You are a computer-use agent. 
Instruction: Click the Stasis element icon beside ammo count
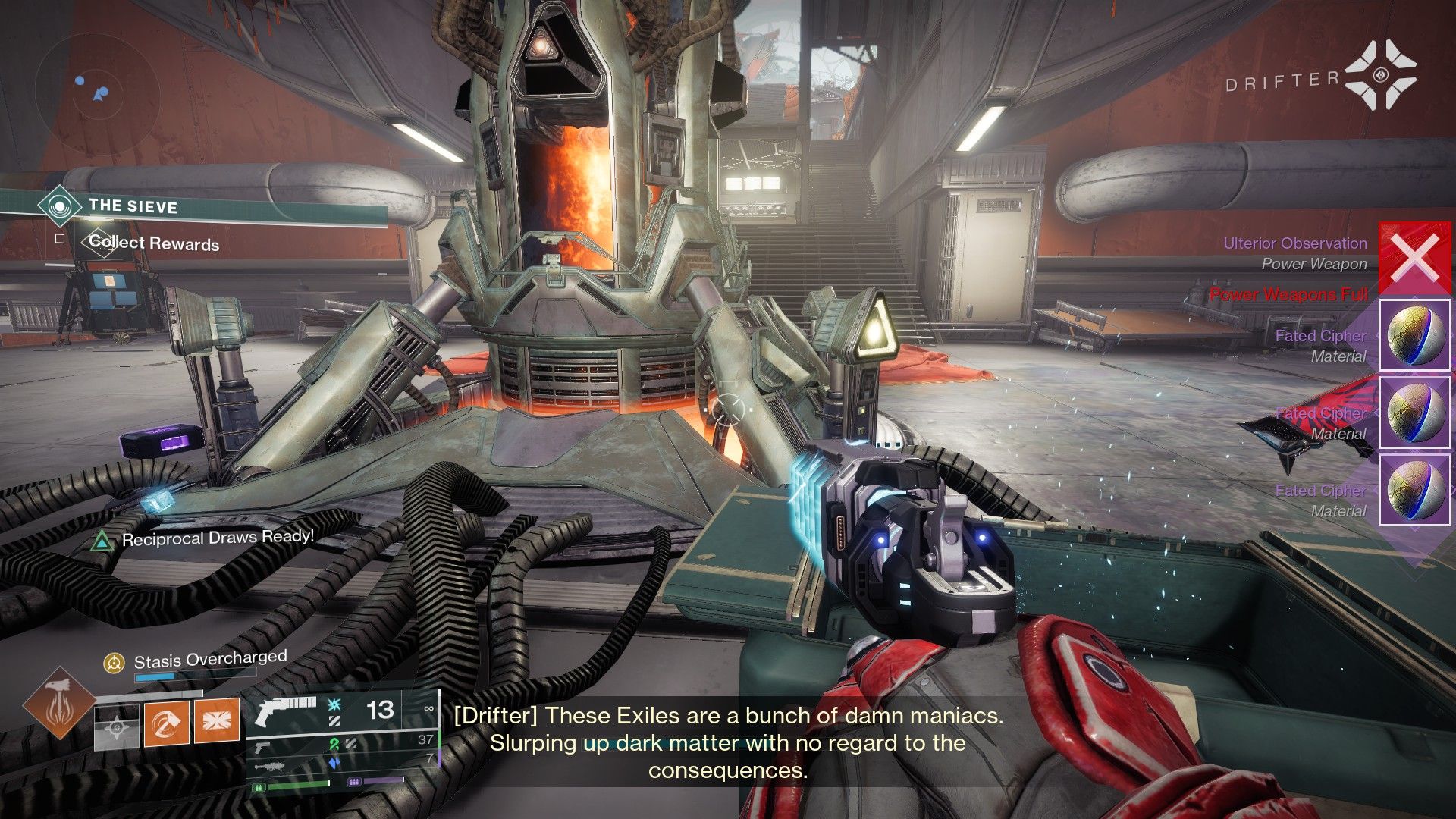333,704
